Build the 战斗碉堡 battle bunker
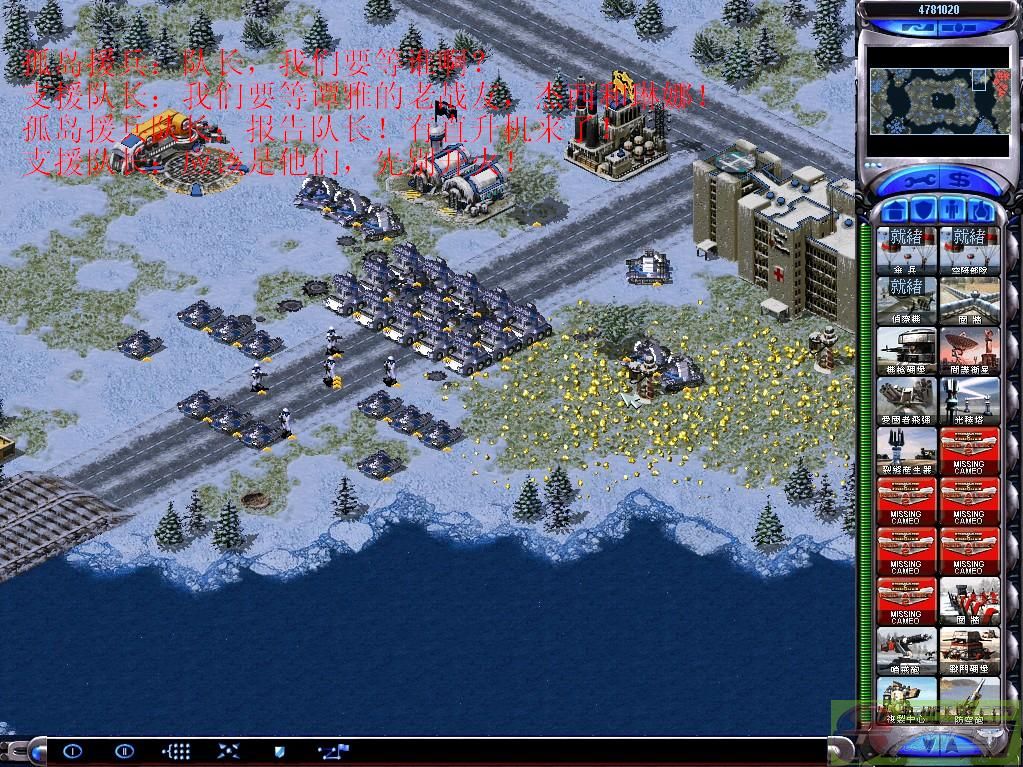 click(x=969, y=651)
